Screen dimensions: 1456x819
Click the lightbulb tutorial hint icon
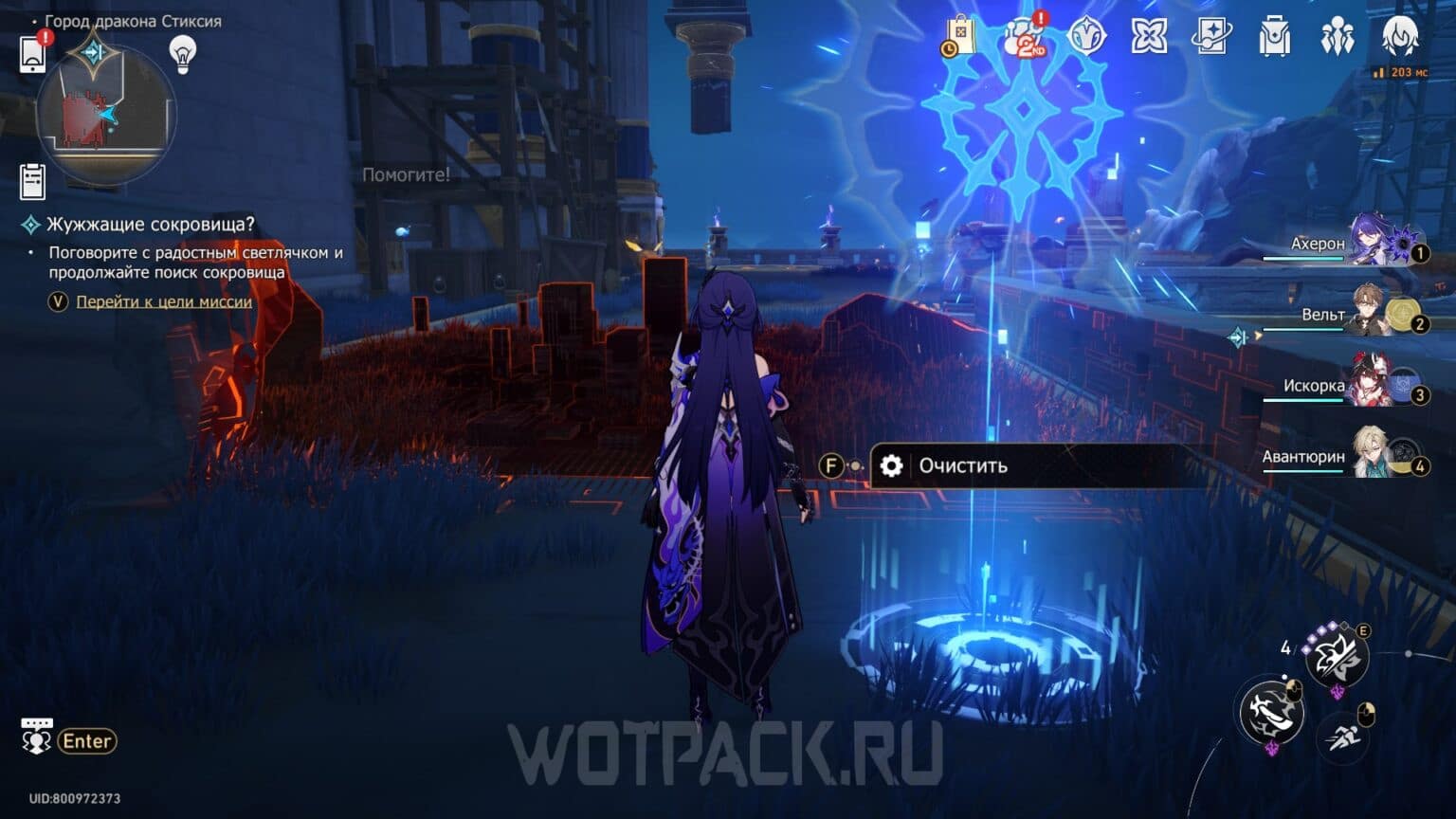click(181, 54)
